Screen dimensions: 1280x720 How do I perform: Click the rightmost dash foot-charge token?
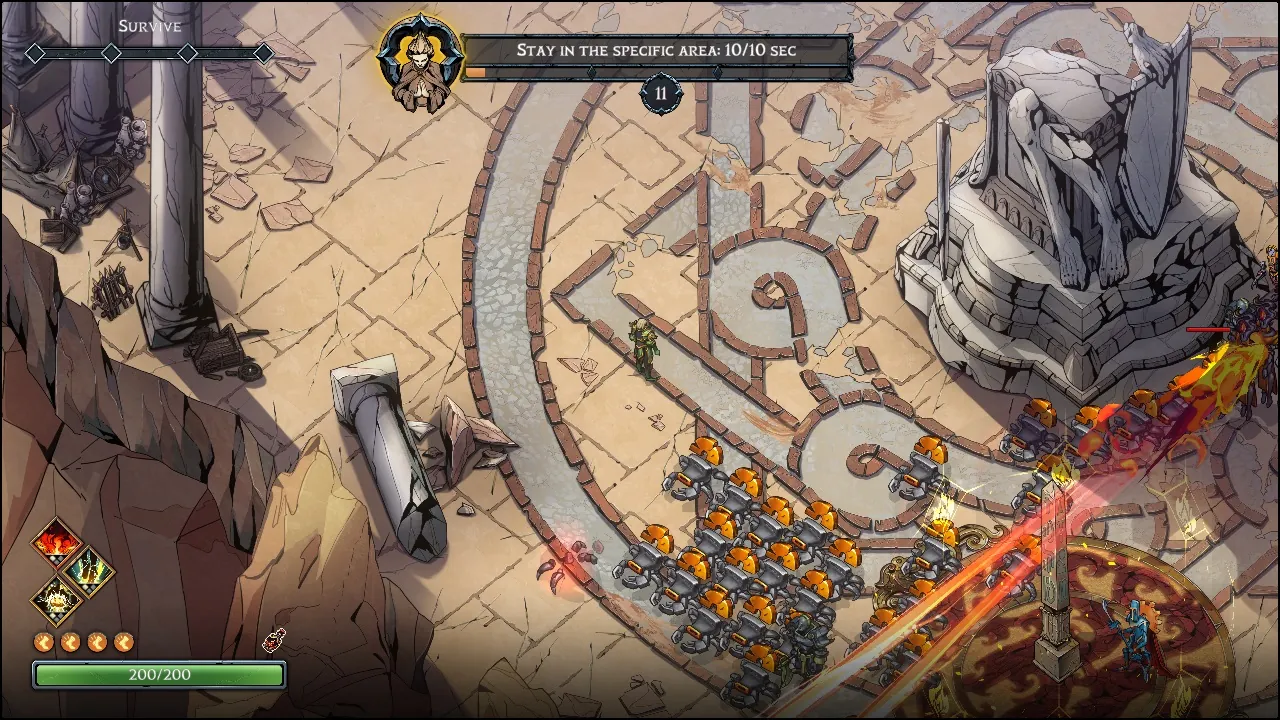coord(122,640)
